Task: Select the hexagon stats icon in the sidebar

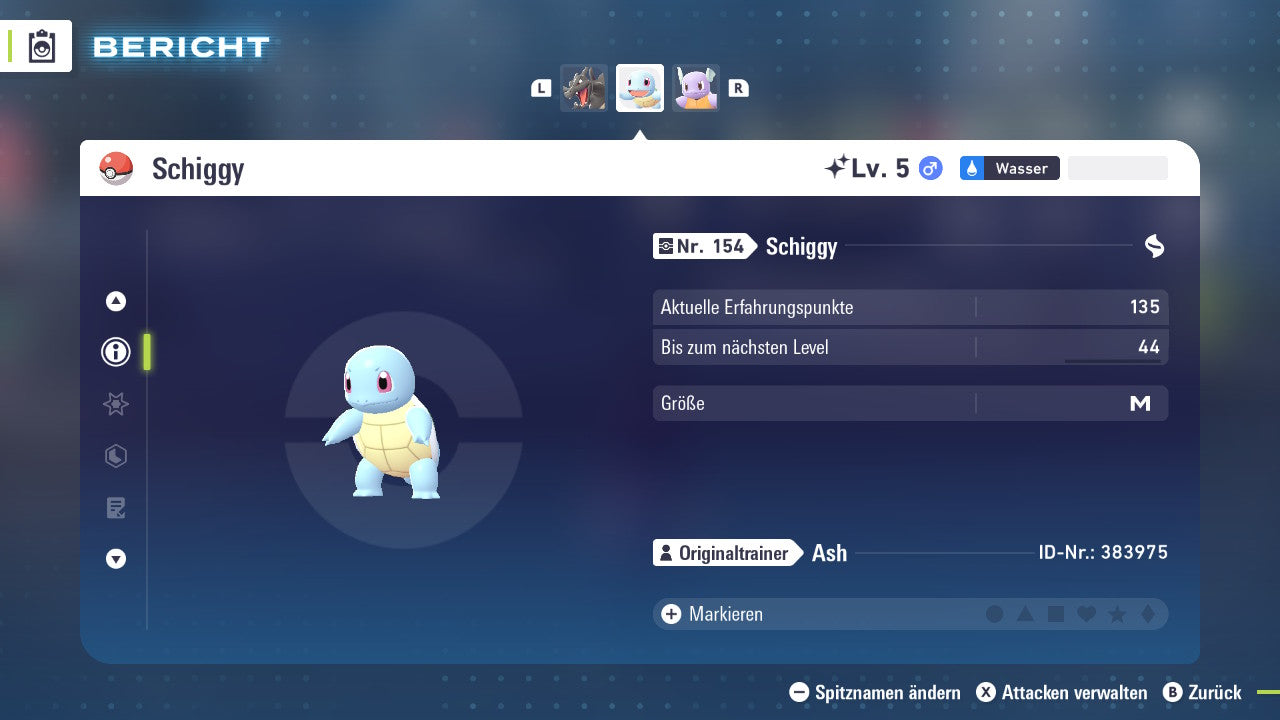Action: pos(116,456)
